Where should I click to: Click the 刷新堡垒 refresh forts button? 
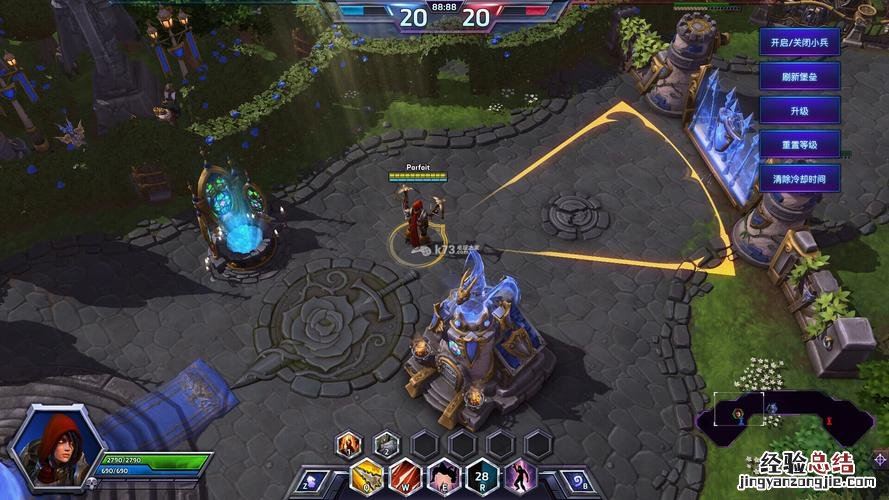[799, 77]
